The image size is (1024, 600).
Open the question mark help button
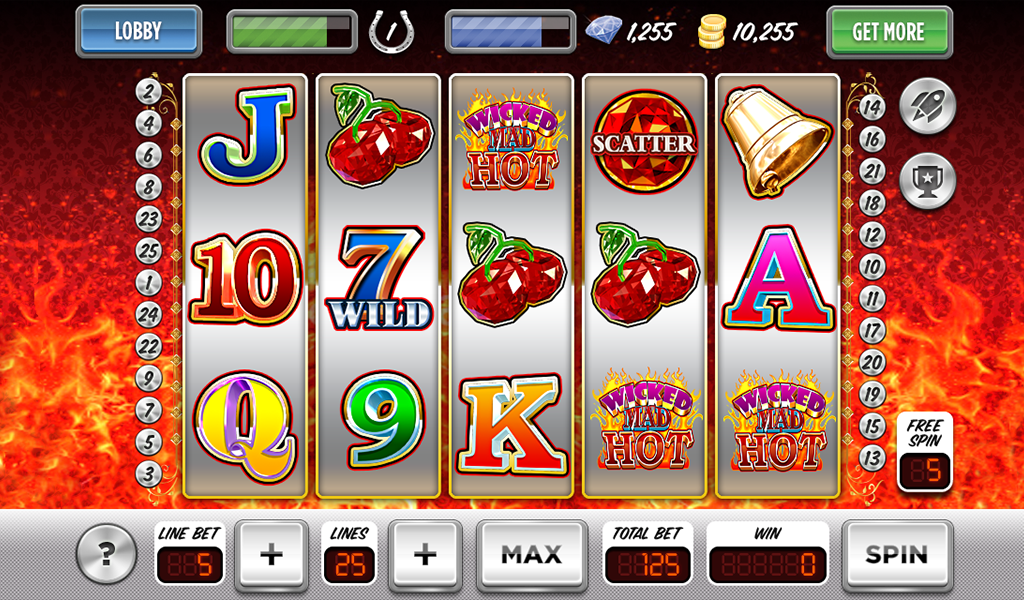tap(105, 553)
